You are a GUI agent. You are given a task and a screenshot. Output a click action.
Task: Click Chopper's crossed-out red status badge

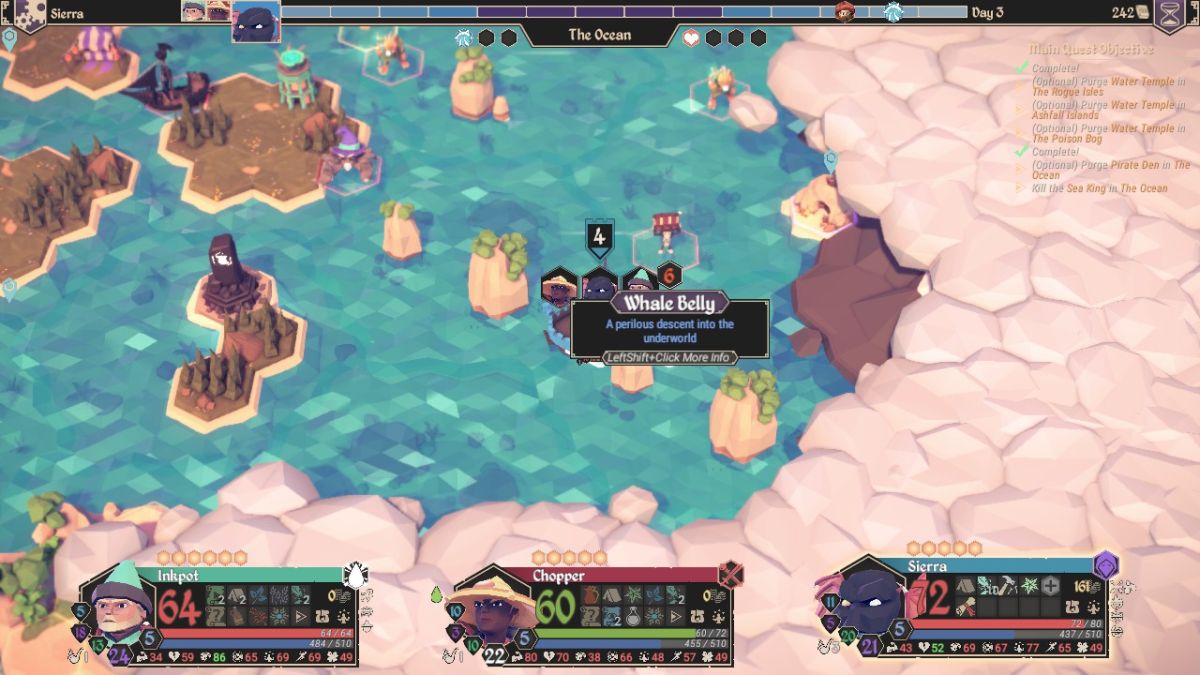(x=731, y=574)
